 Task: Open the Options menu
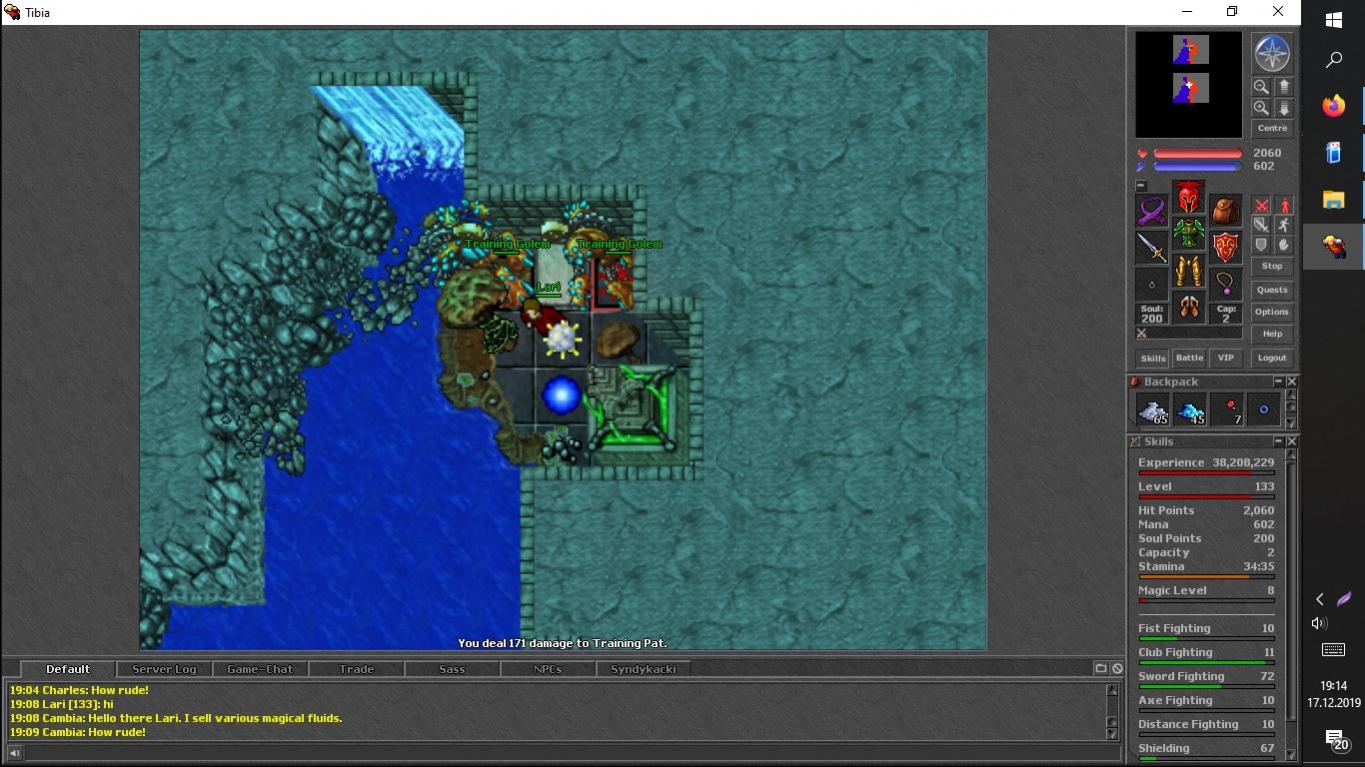tap(1272, 312)
